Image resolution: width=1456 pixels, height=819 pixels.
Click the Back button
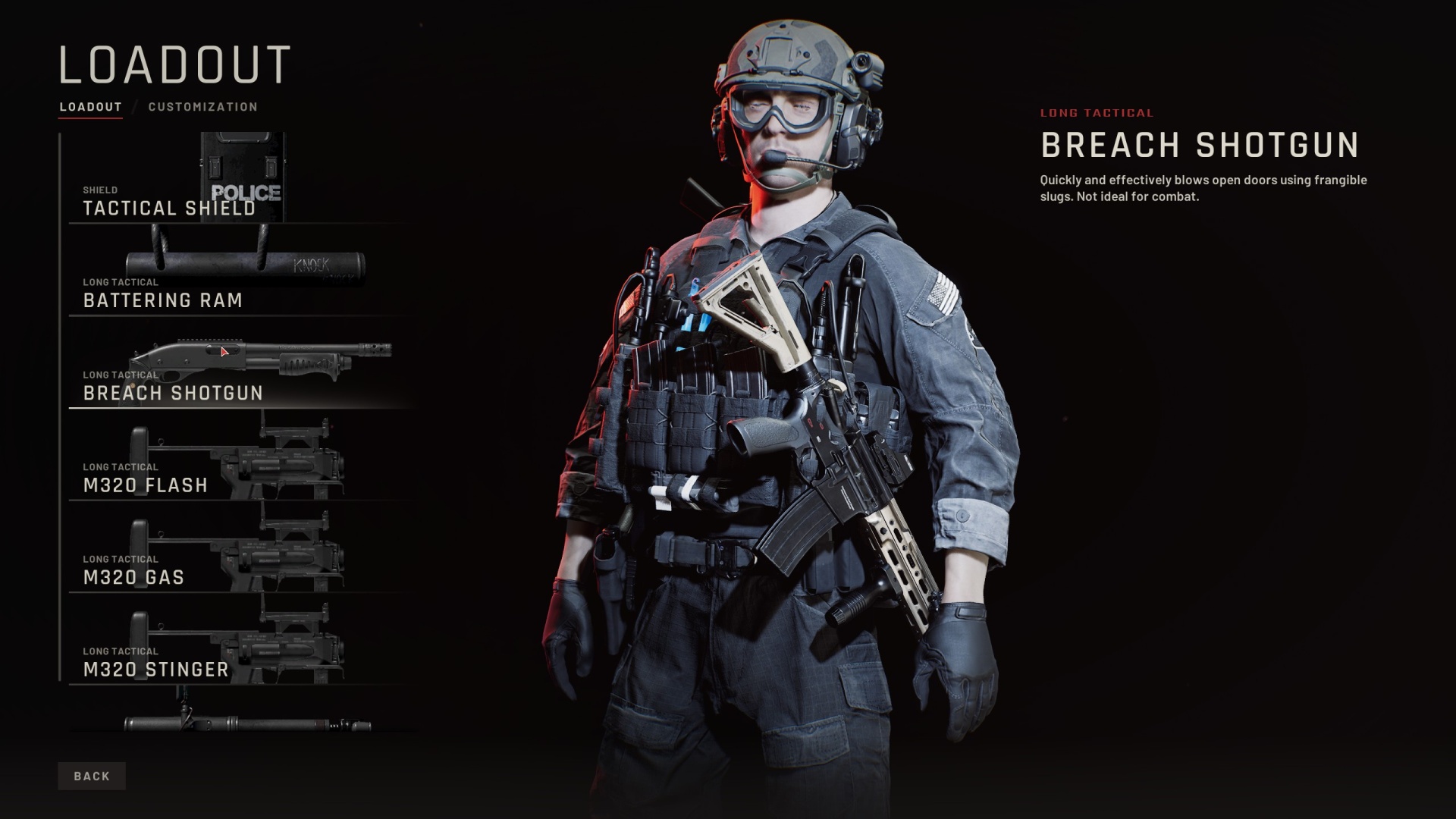coord(92,776)
